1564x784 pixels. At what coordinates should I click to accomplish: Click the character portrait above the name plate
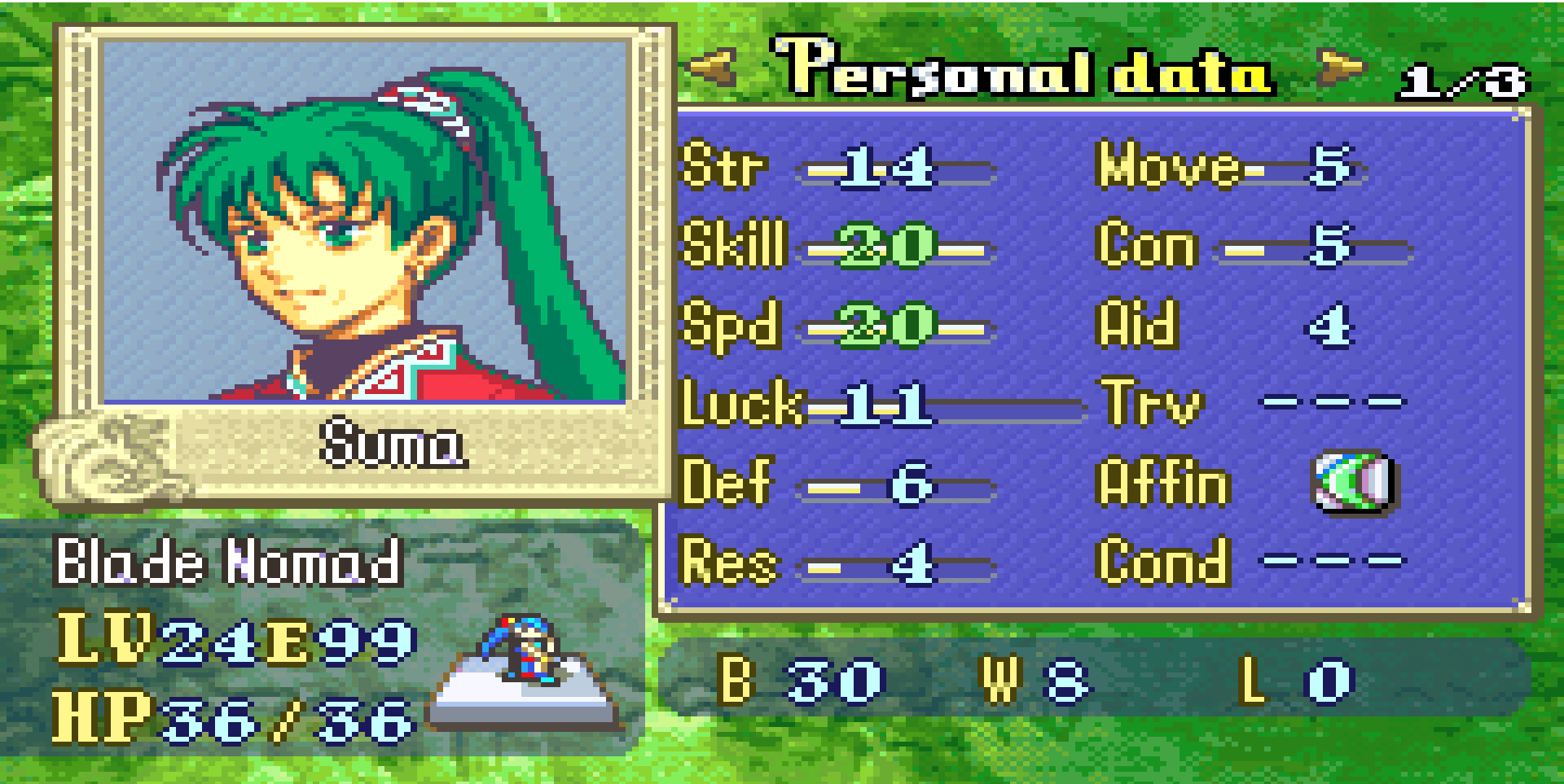[364, 221]
